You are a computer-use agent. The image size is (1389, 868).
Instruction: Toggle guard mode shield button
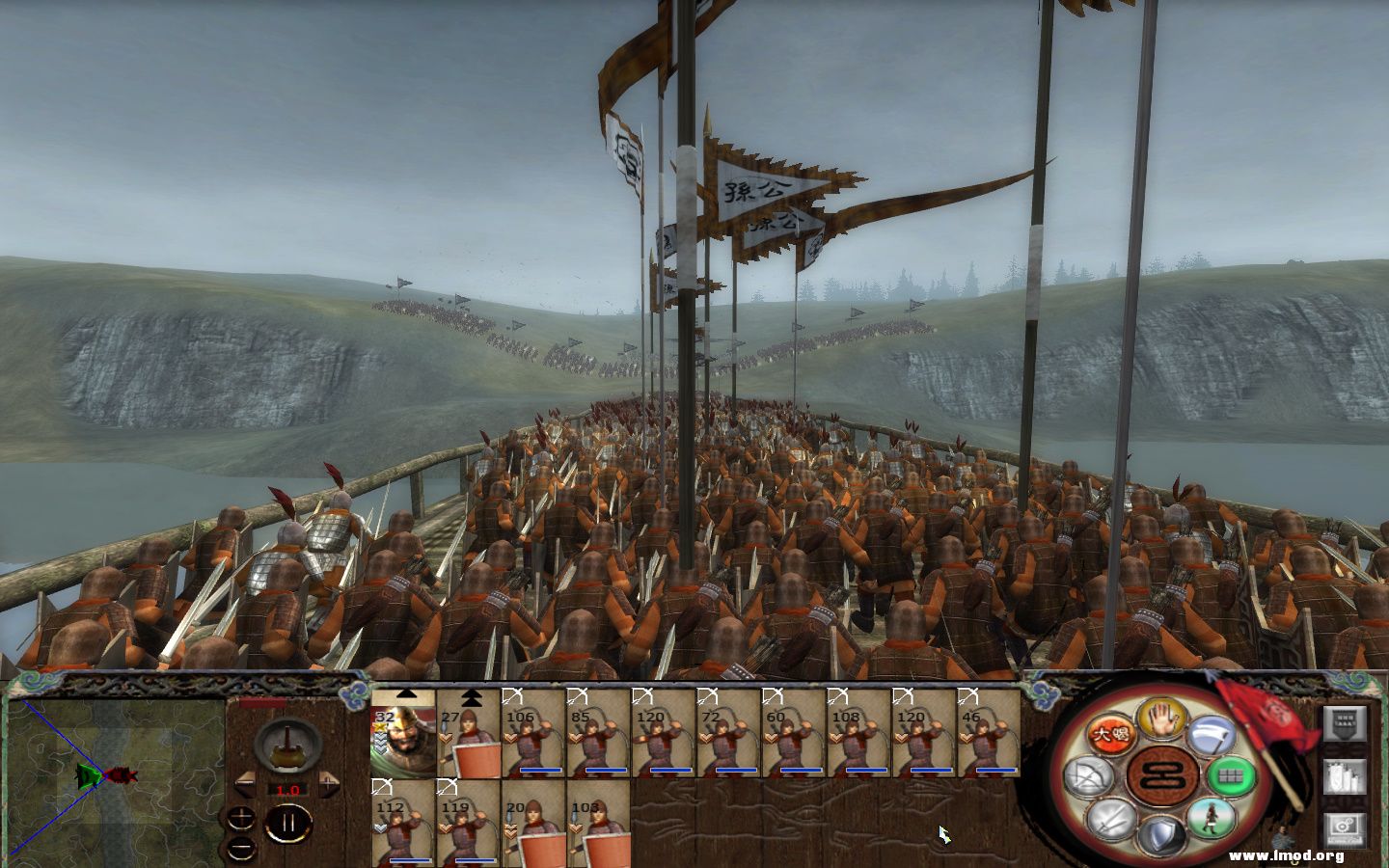tap(1160, 833)
